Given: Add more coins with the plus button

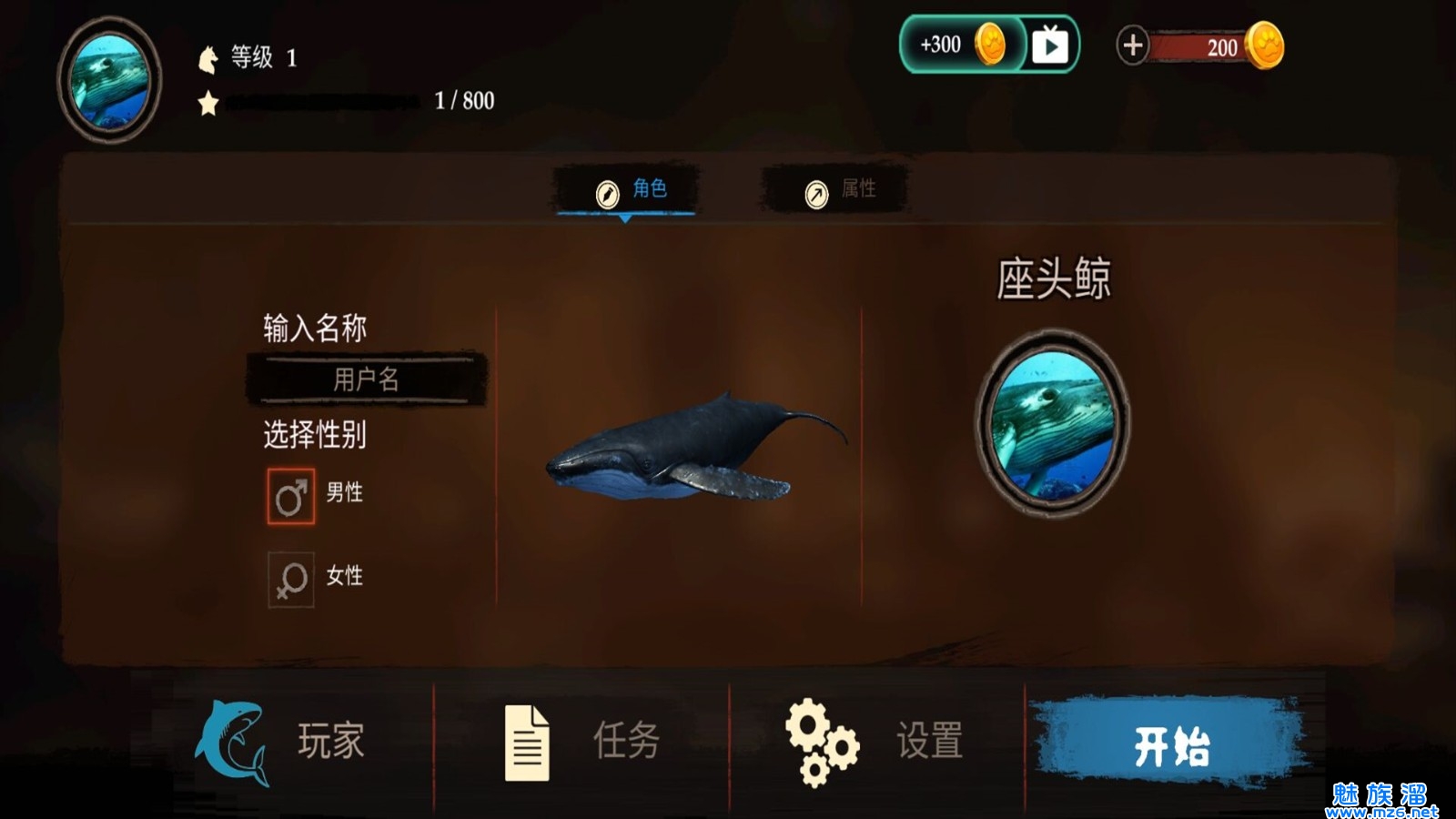Looking at the screenshot, I should [x=1132, y=45].
